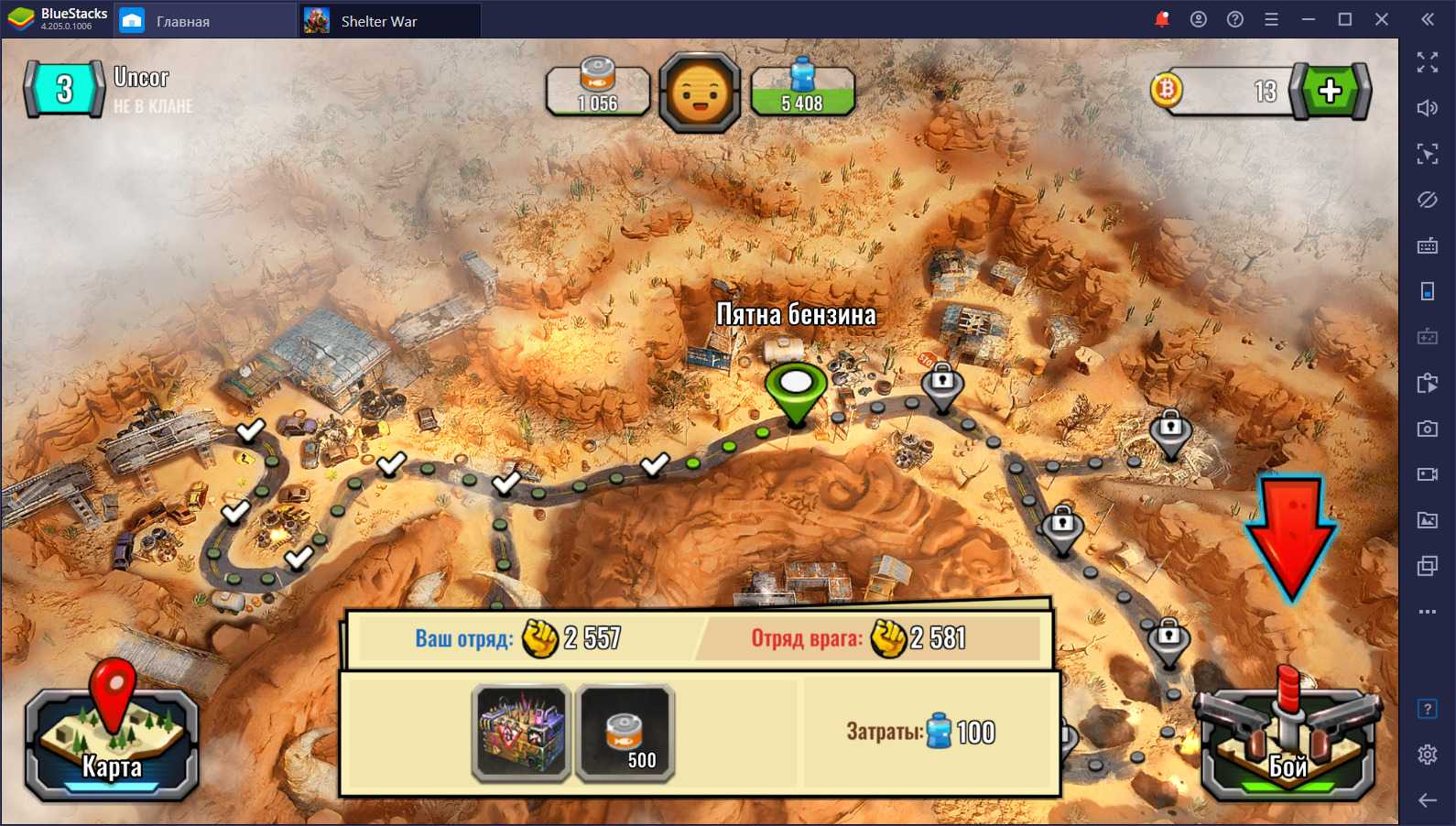The height and width of the screenshot is (826, 1456).
Task: Tap the water bottle resource counter
Action: pyautogui.click(x=802, y=91)
